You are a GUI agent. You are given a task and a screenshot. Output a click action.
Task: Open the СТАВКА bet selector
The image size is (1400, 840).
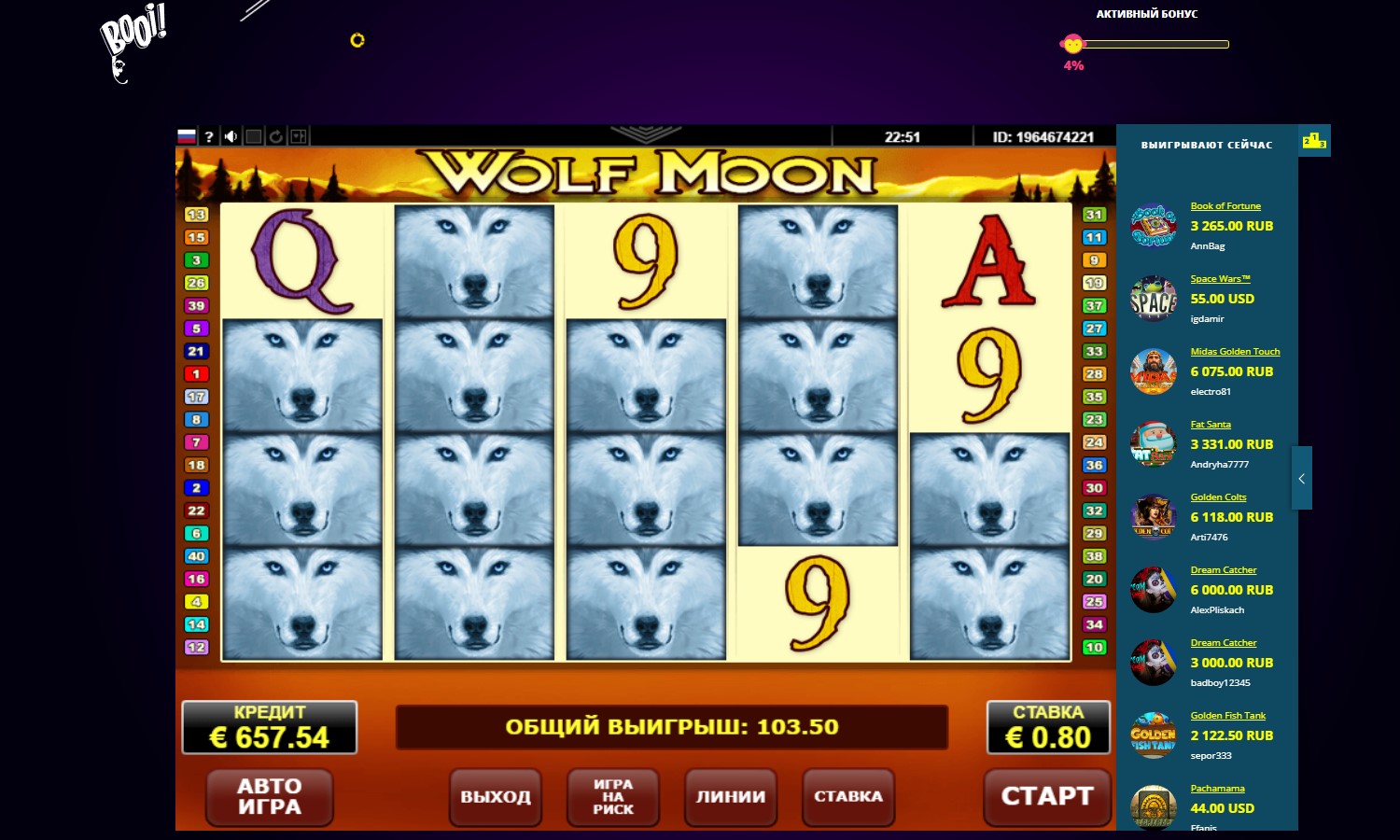coord(847,796)
